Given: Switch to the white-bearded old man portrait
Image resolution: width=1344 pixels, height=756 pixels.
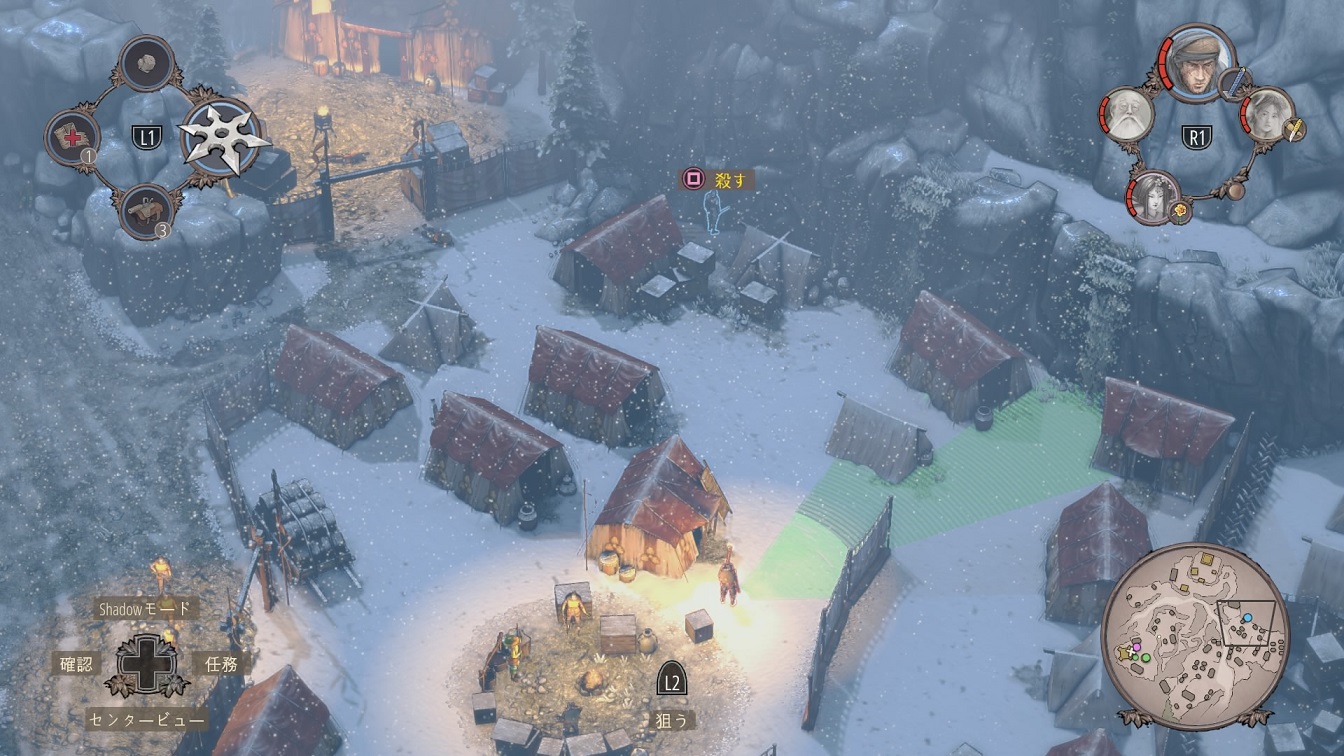Looking at the screenshot, I should pyautogui.click(x=1127, y=114).
